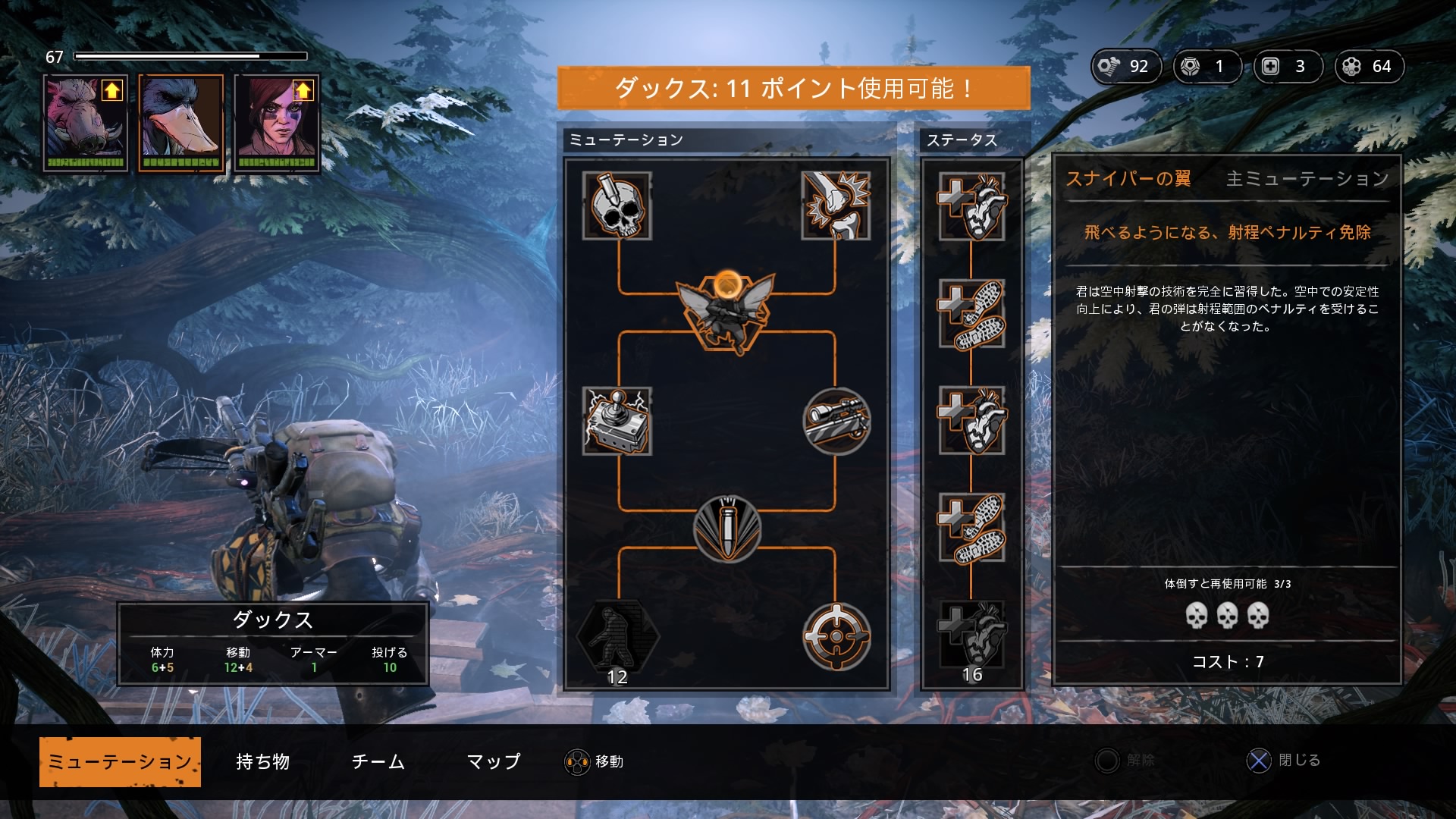Select the duck character portrait

coord(181,123)
